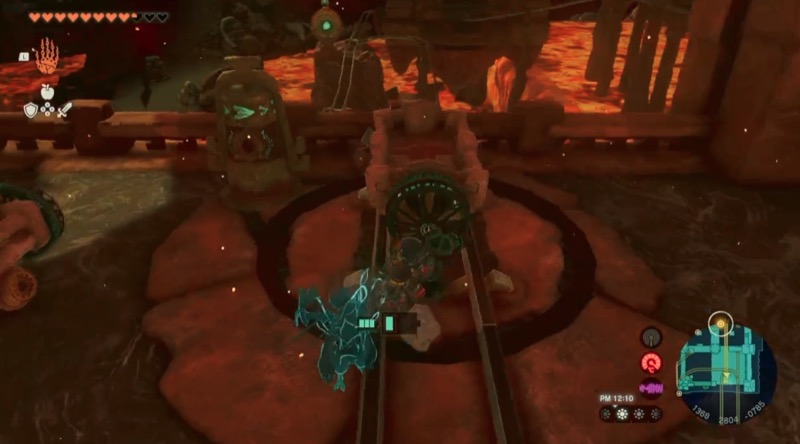Screen dimensions: 800x444
Task: Select the shield quick-slot icon
Action: pyautogui.click(x=31, y=110)
